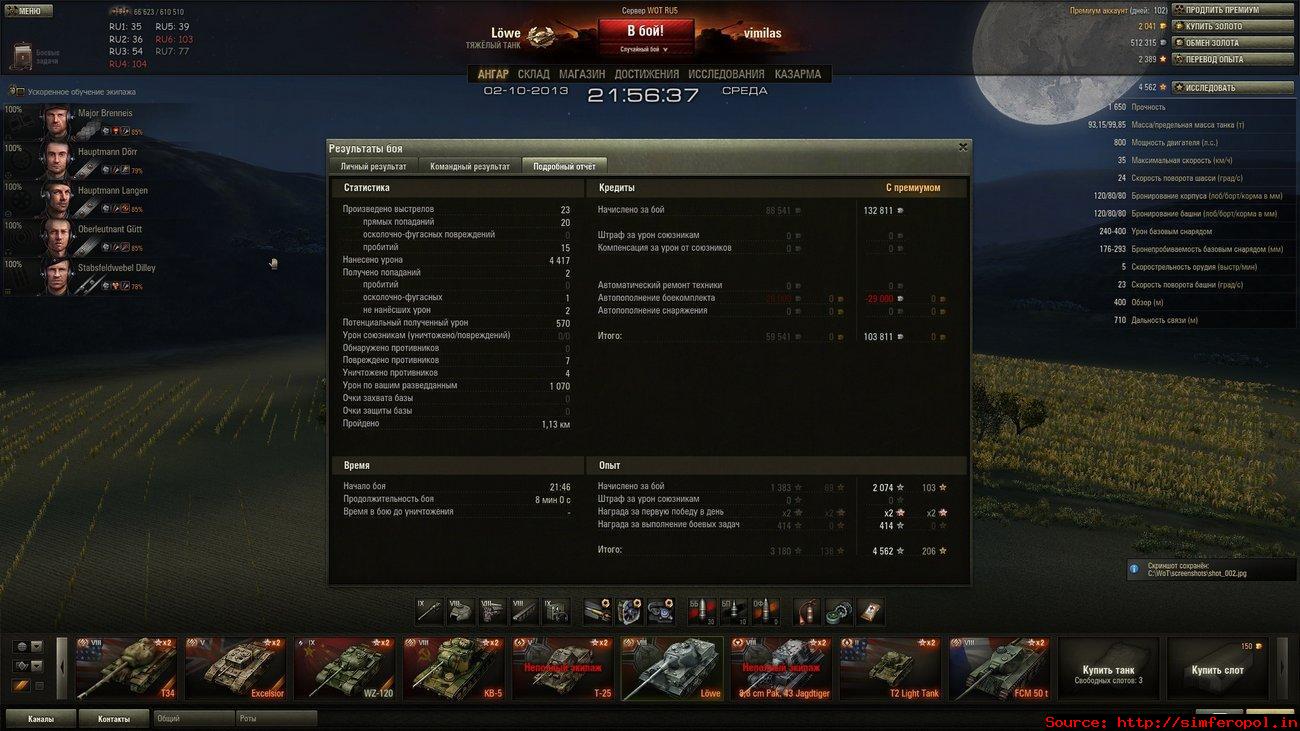Choose the Купить танк tile

point(1108,668)
